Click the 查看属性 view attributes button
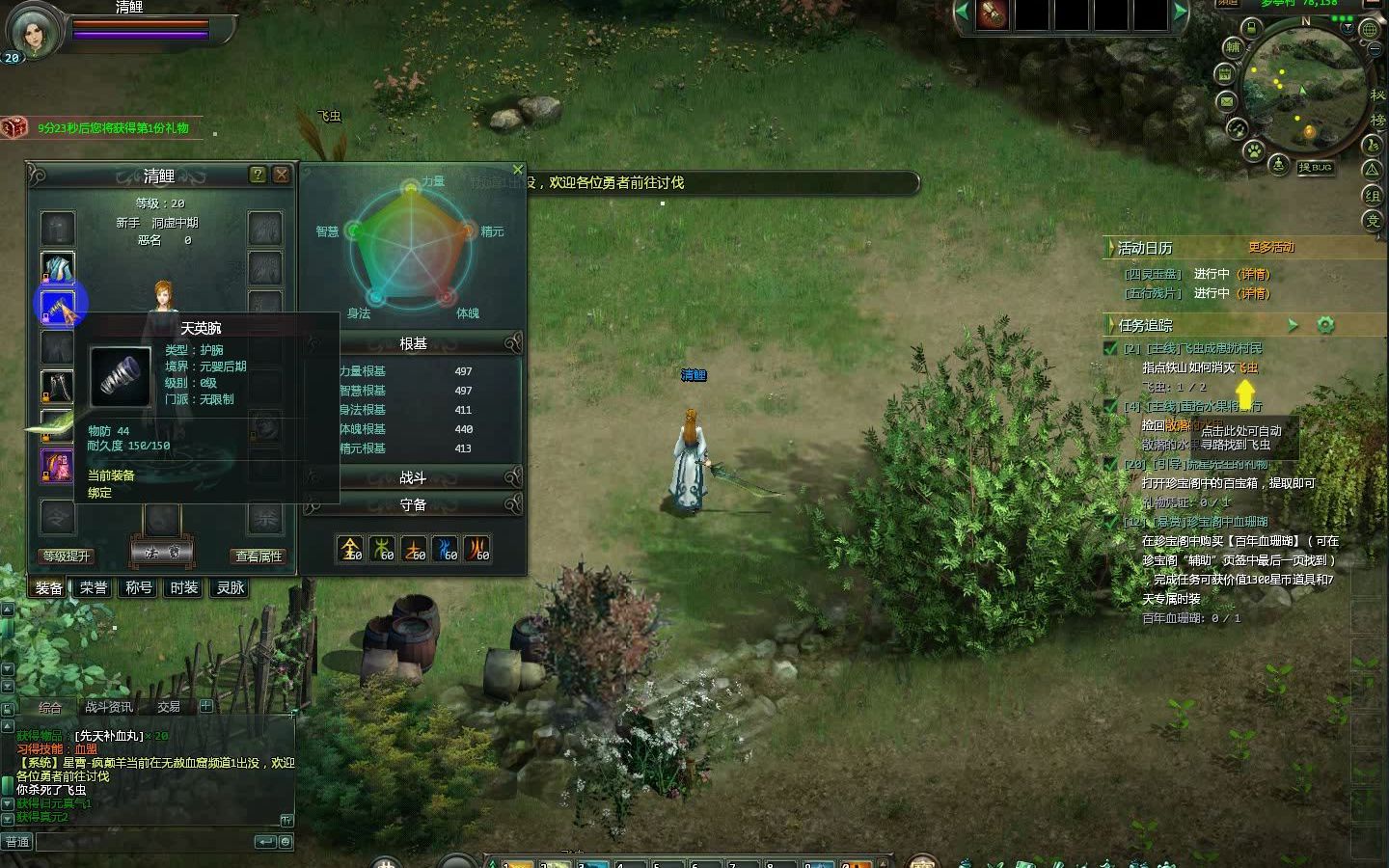The height and width of the screenshot is (868, 1389). (259, 556)
